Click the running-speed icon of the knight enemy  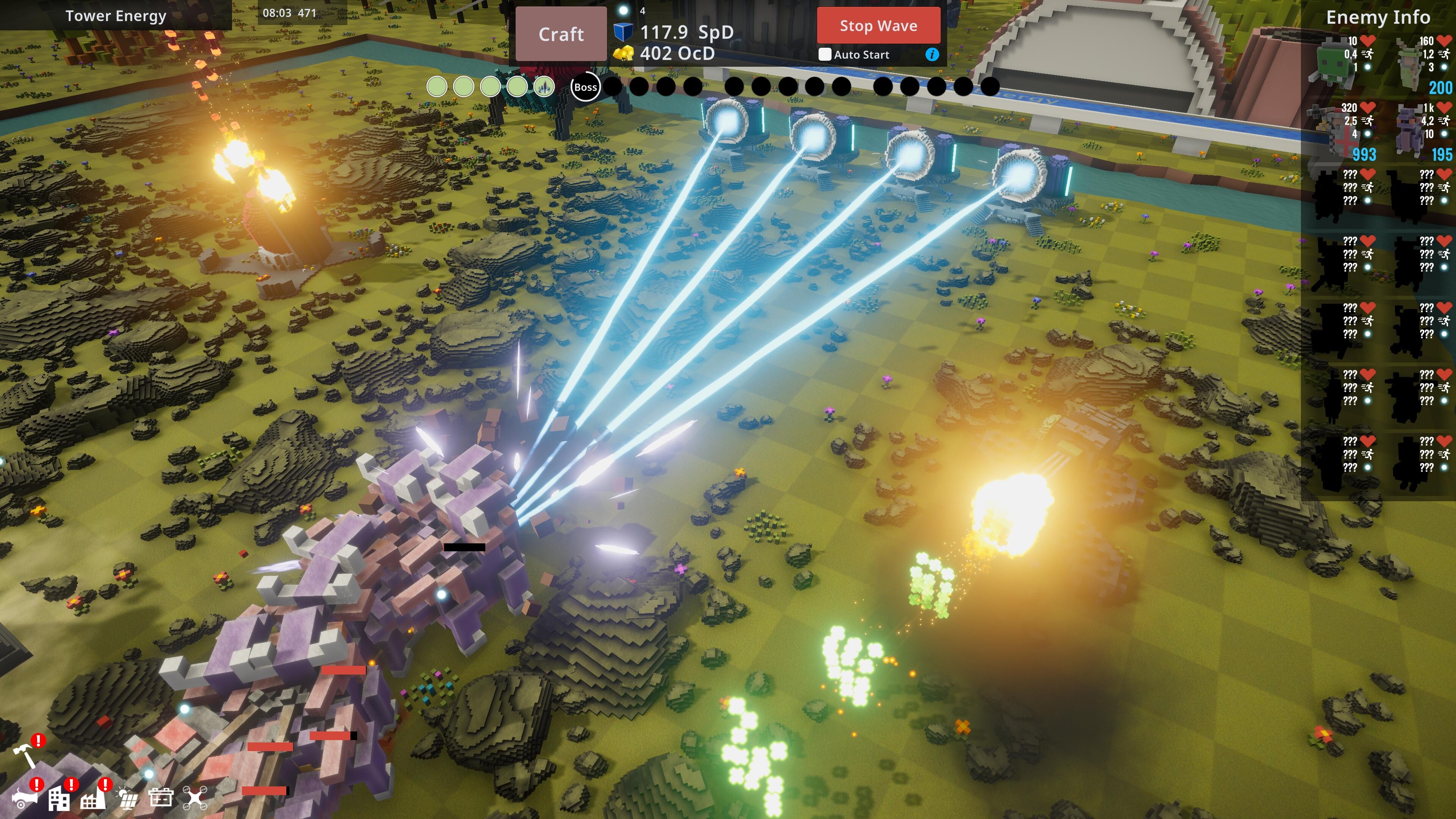click(x=1368, y=121)
